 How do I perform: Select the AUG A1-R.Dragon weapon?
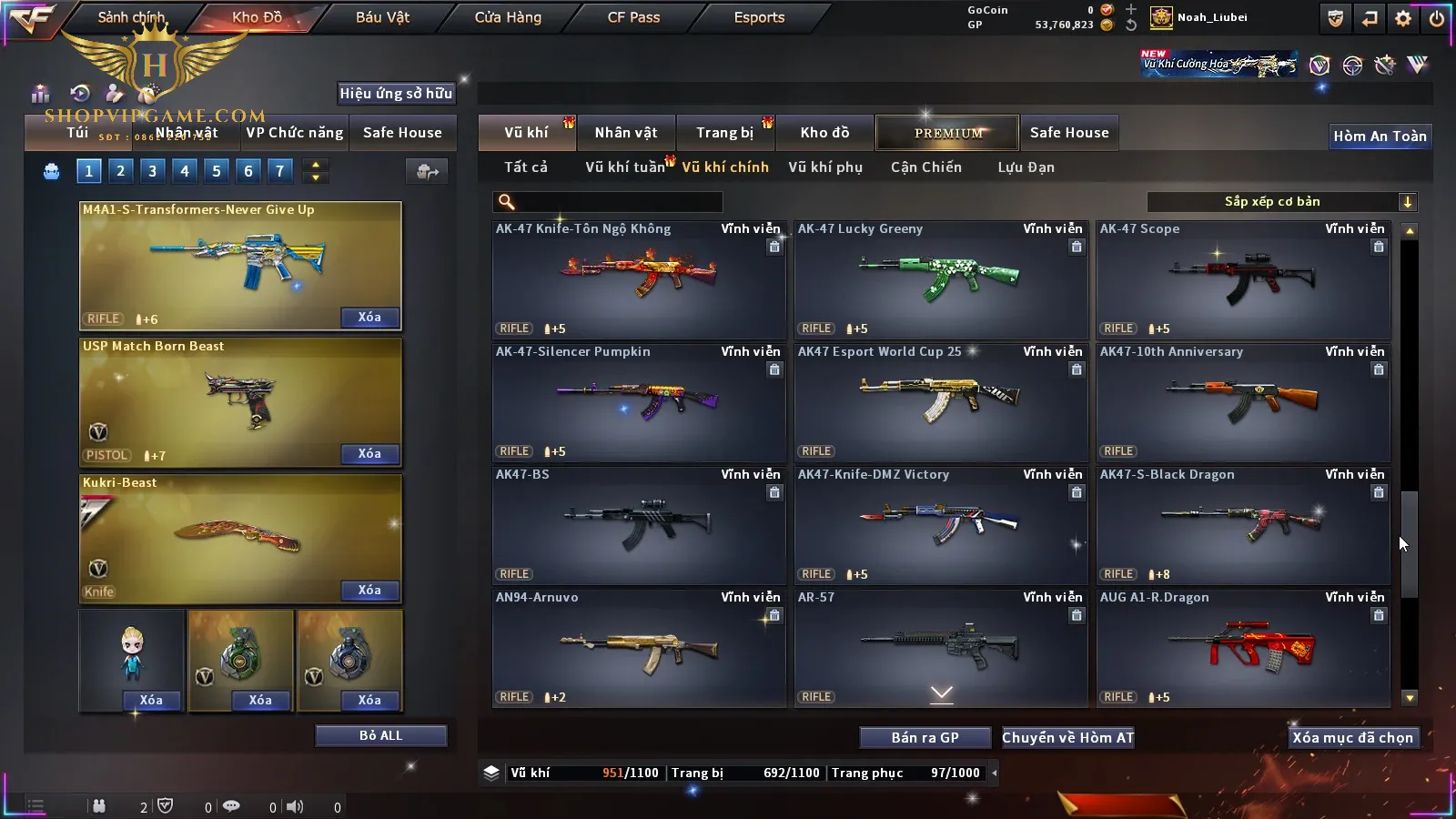[1243, 648]
